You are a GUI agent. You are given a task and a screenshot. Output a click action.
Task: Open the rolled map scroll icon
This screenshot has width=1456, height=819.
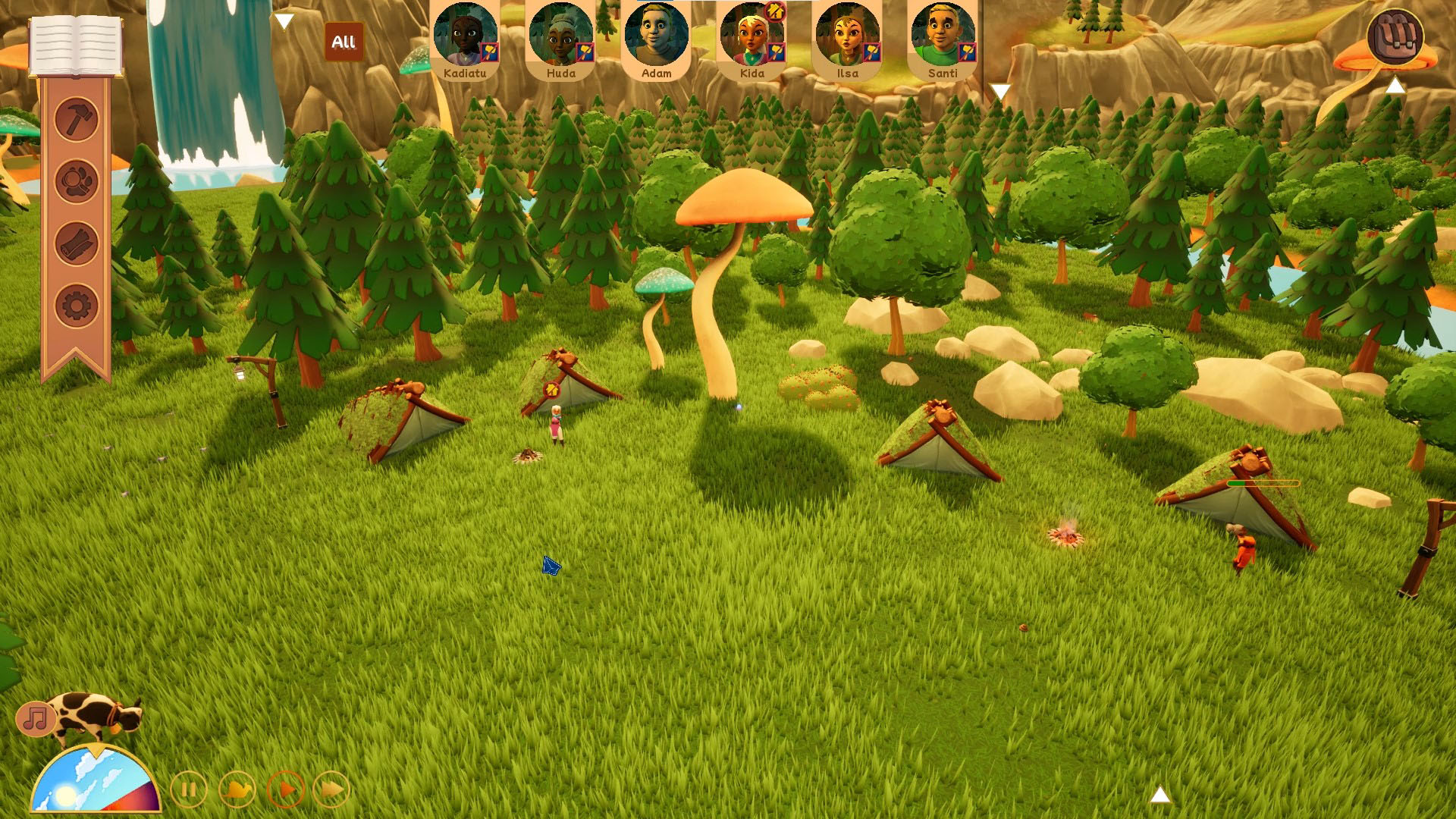77,244
